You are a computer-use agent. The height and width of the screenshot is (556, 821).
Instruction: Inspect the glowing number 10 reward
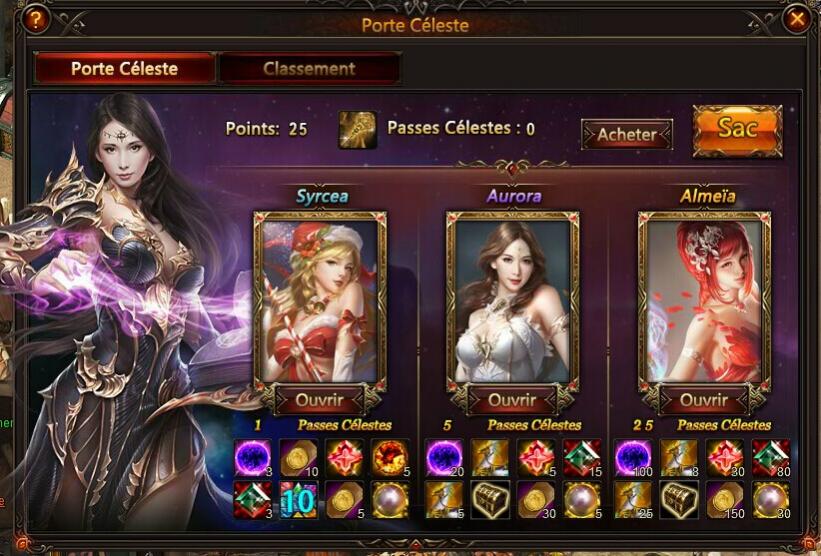coord(298,499)
